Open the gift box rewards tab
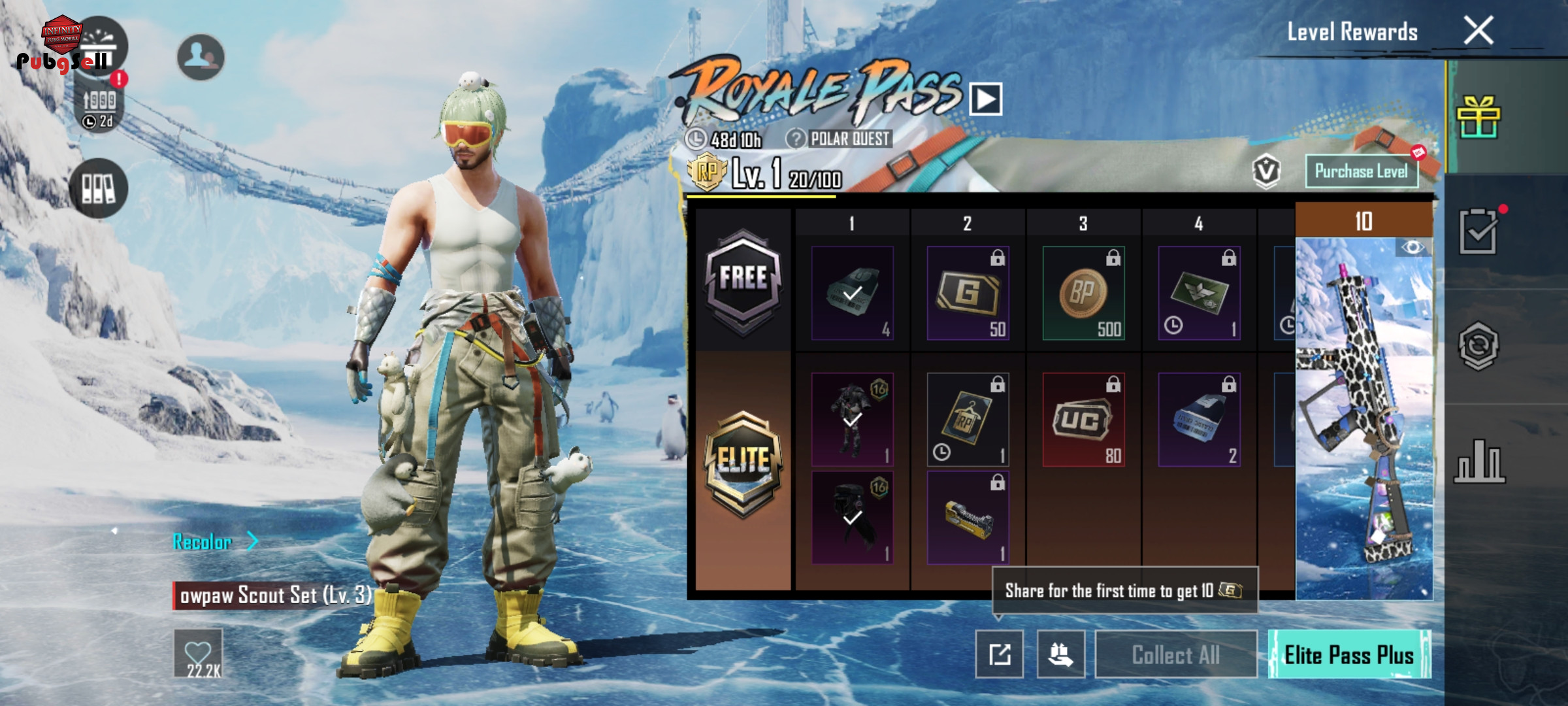The image size is (1568, 706). pos(1478,118)
